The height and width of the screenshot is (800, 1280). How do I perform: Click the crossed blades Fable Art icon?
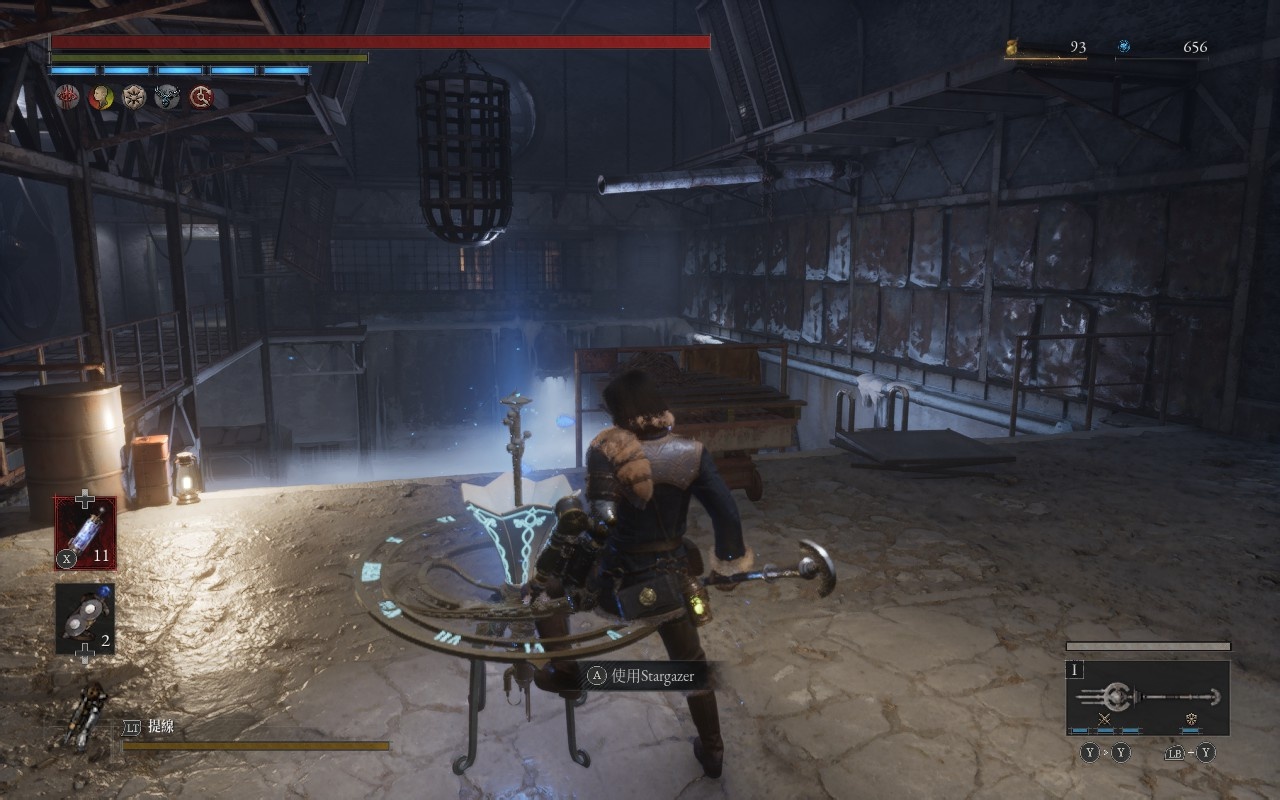coord(1105,719)
